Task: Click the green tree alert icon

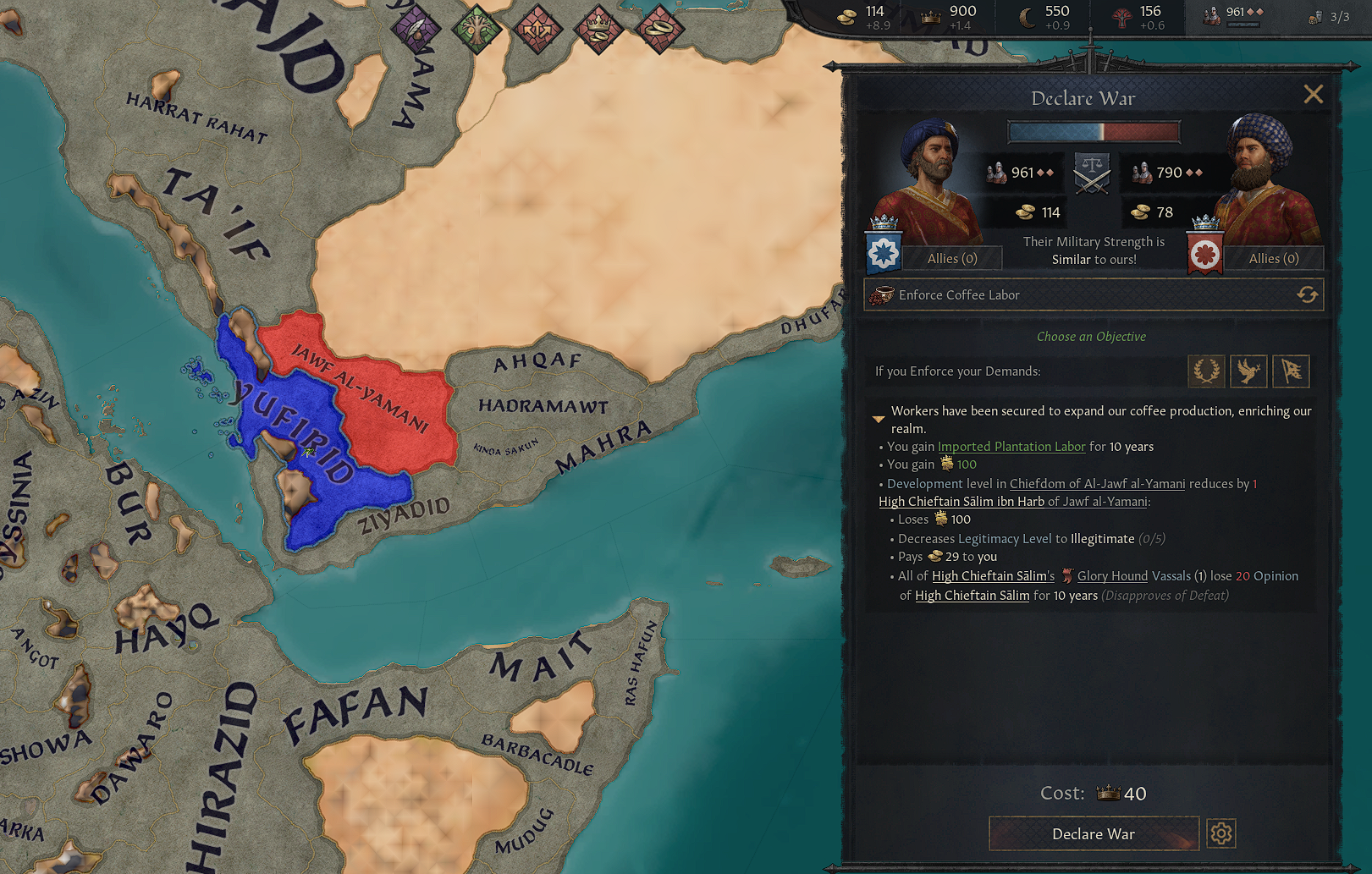Action: (478, 30)
